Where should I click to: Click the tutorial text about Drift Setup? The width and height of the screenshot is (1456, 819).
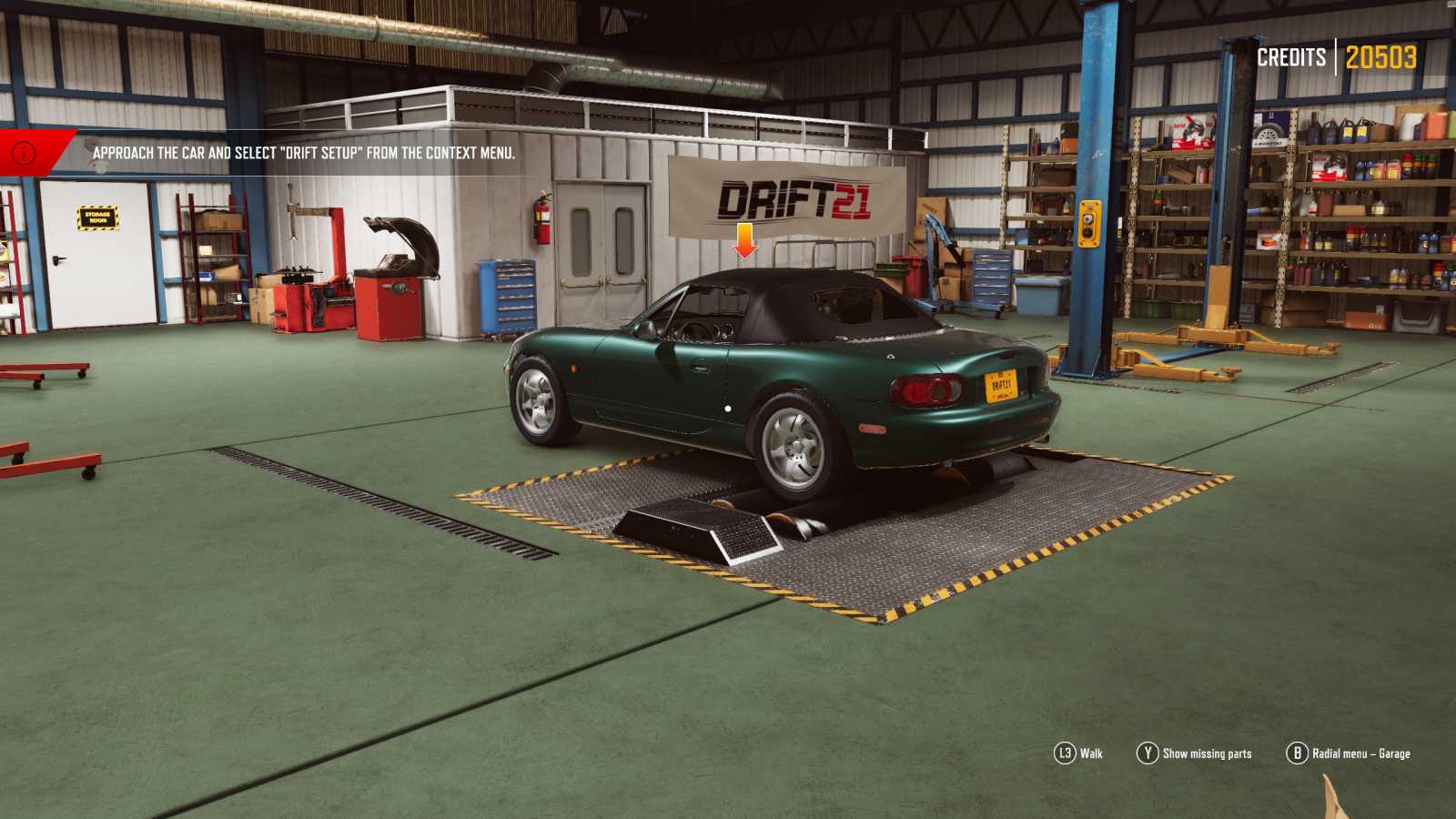305,154
